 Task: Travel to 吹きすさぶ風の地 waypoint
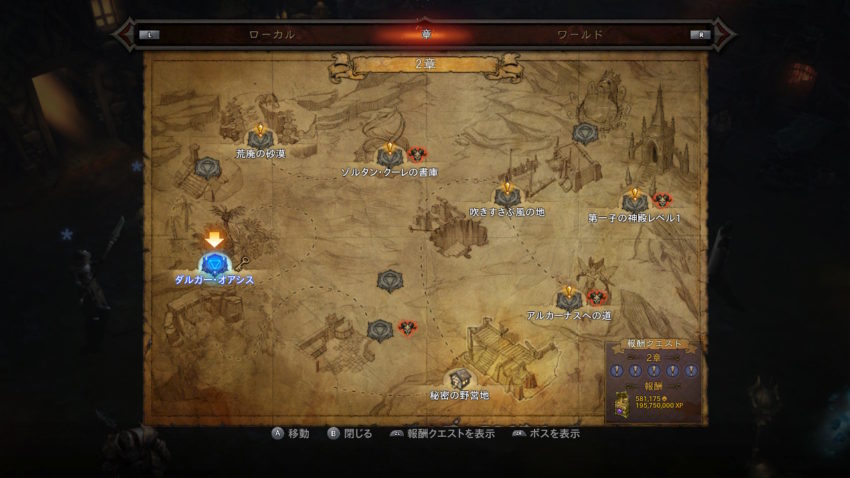[x=507, y=196]
